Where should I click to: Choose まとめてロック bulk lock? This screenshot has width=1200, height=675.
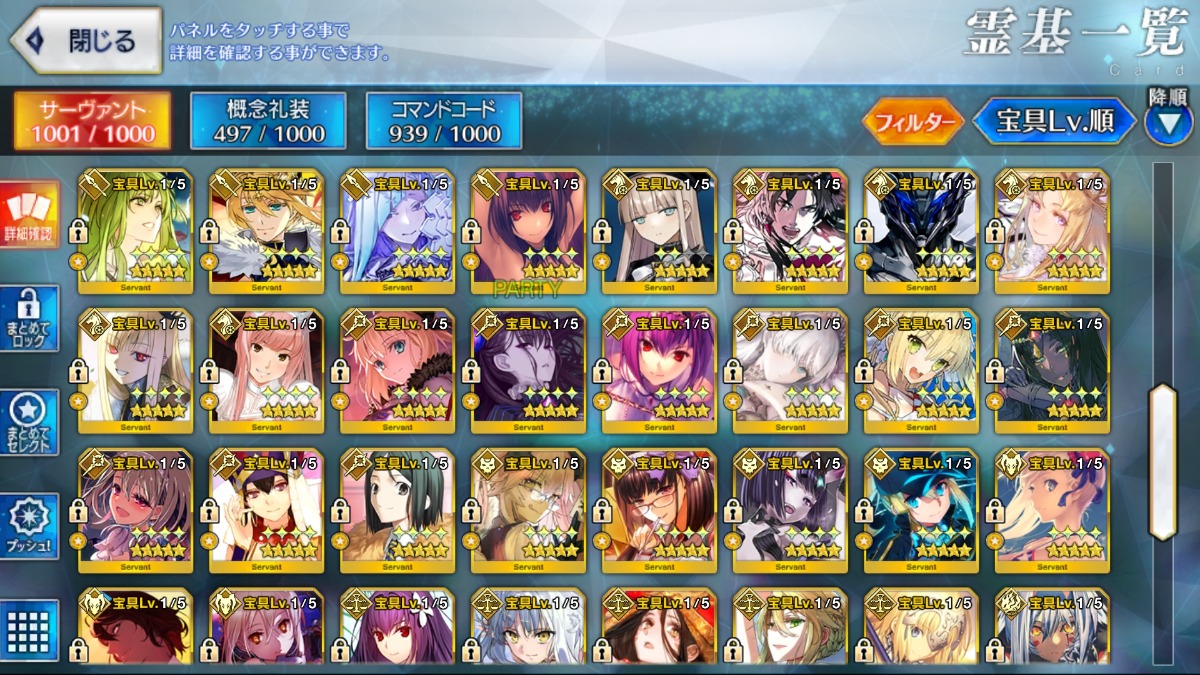pos(29,319)
